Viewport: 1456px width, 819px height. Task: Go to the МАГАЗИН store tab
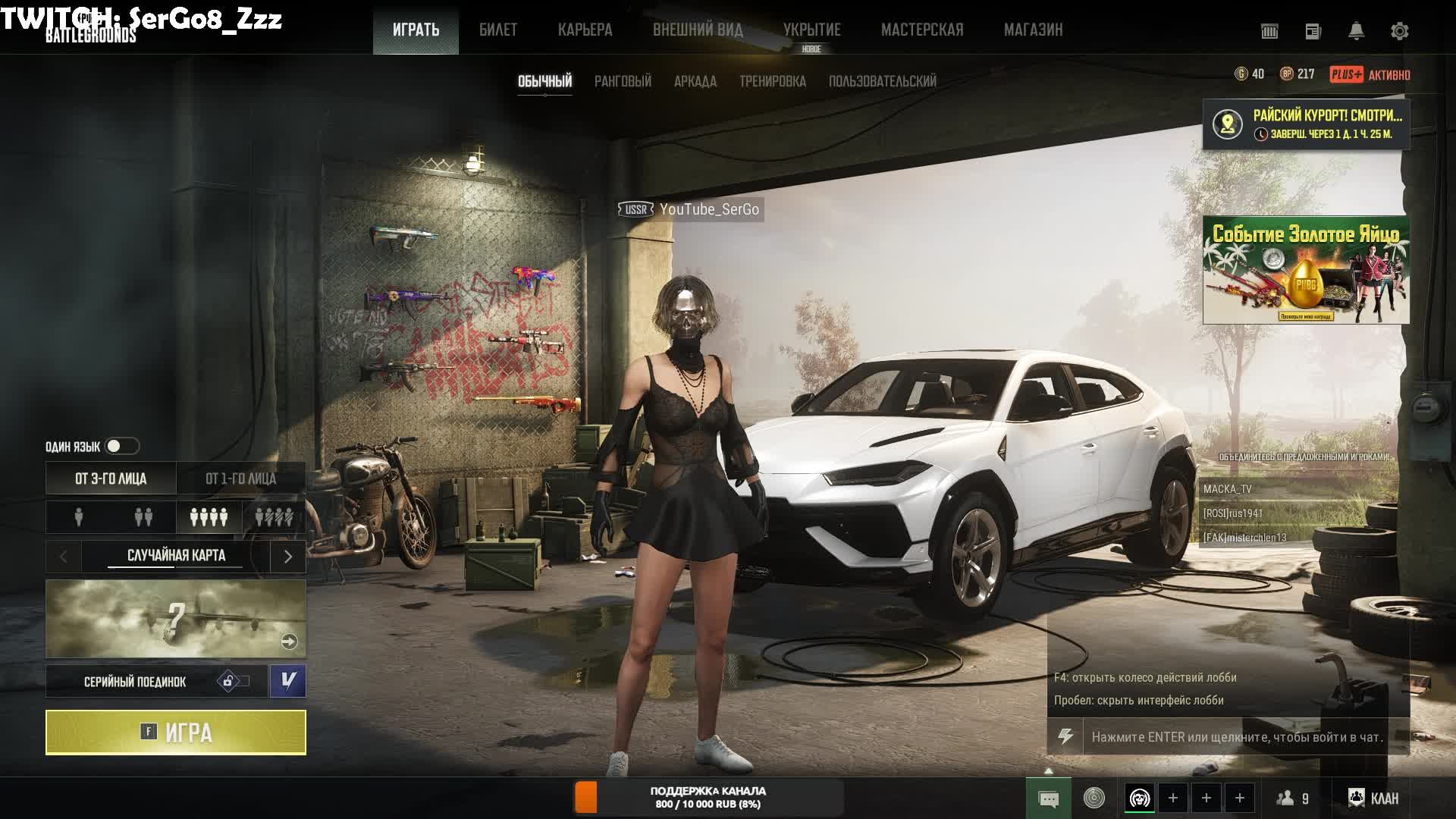[1033, 30]
